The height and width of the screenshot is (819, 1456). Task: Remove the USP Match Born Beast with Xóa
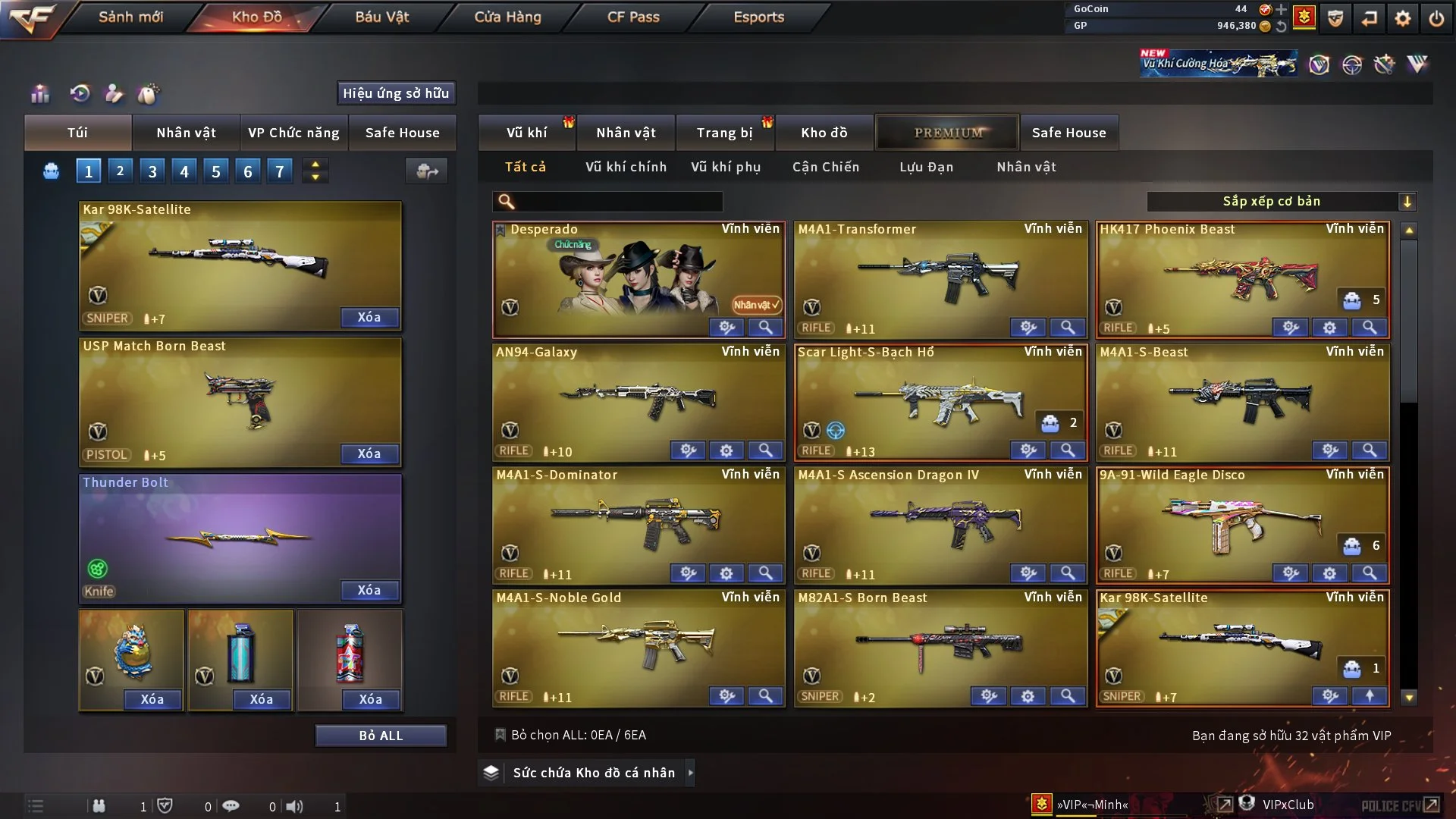[x=369, y=453]
